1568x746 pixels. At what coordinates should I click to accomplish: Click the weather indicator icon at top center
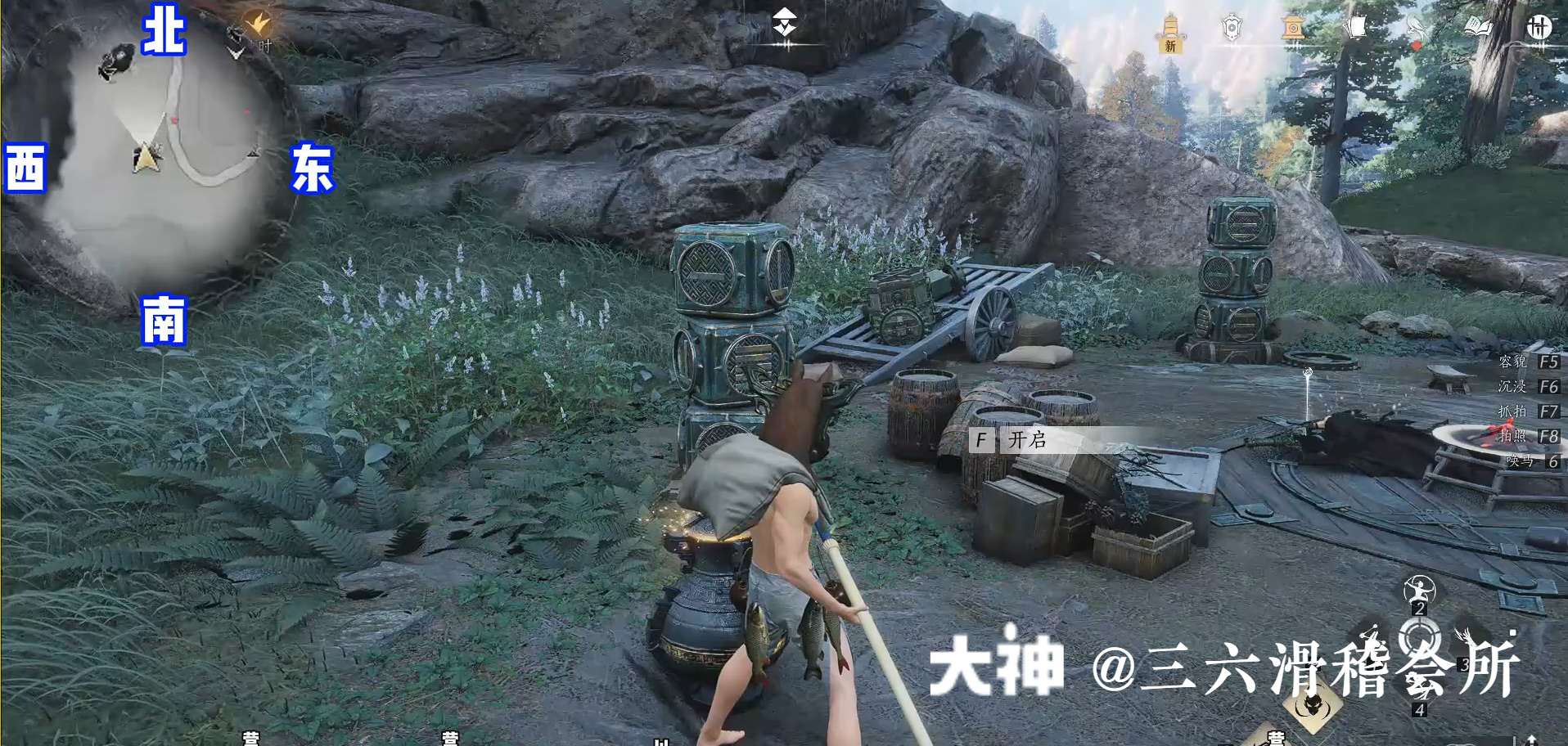click(x=784, y=20)
